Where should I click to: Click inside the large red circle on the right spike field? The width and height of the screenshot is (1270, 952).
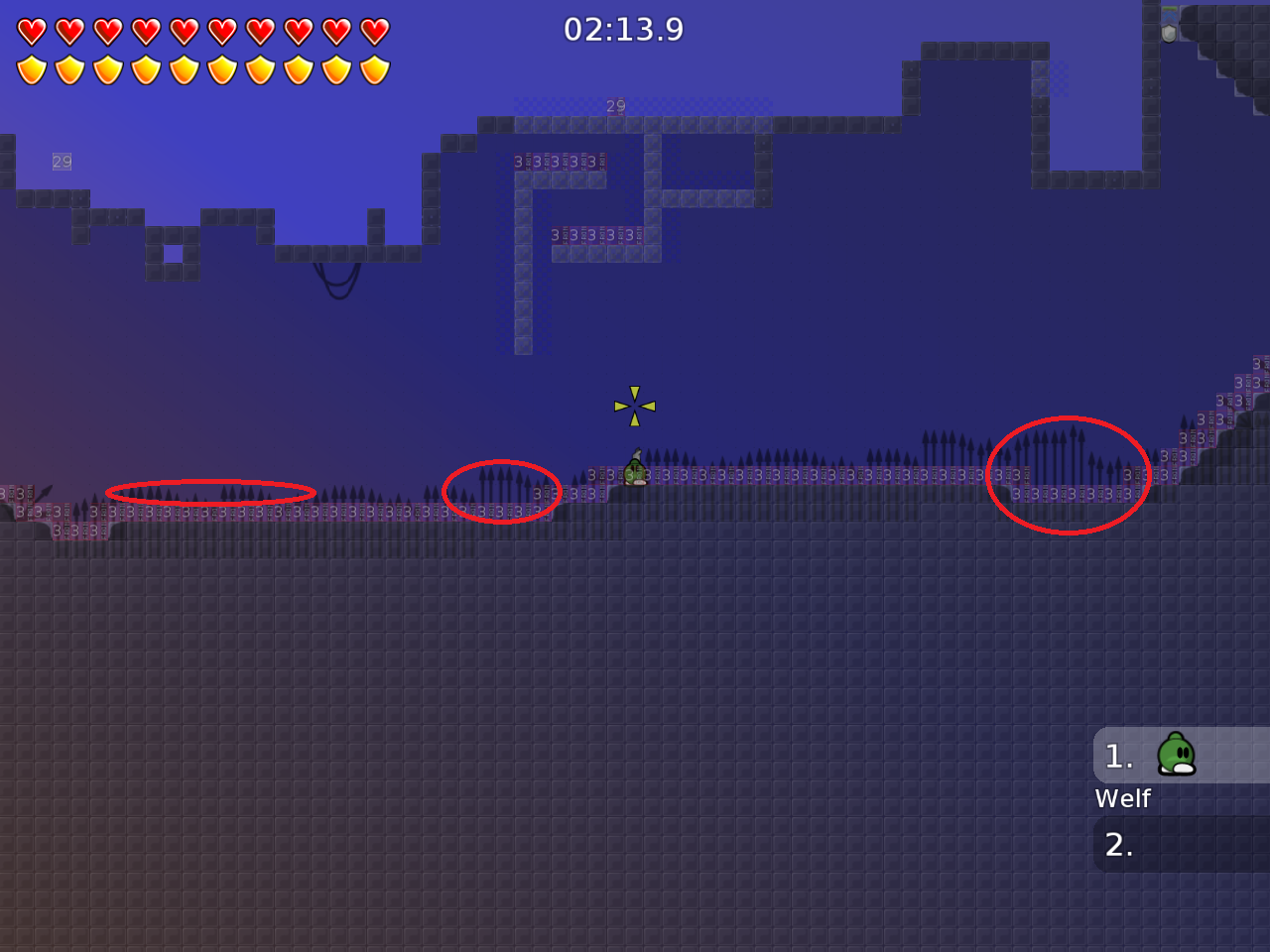[x=1069, y=474]
